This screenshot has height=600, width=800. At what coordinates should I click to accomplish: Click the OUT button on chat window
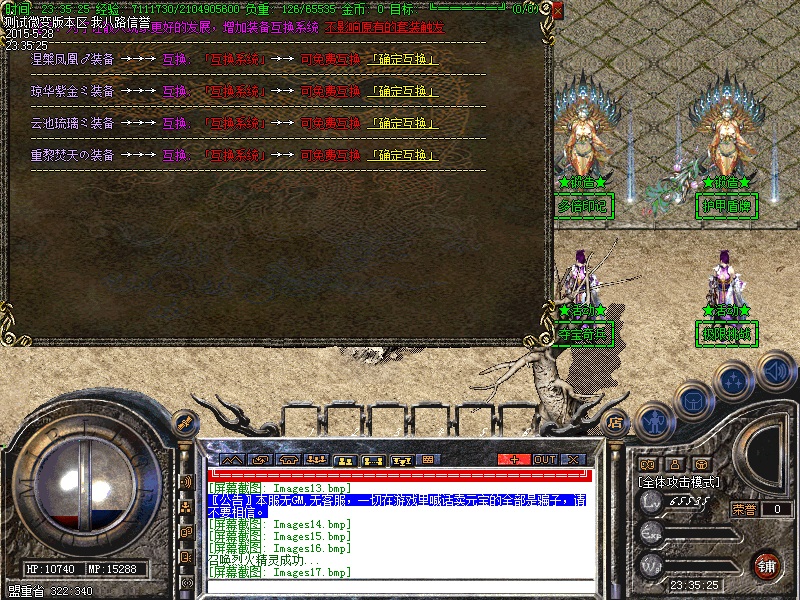[x=544, y=459]
